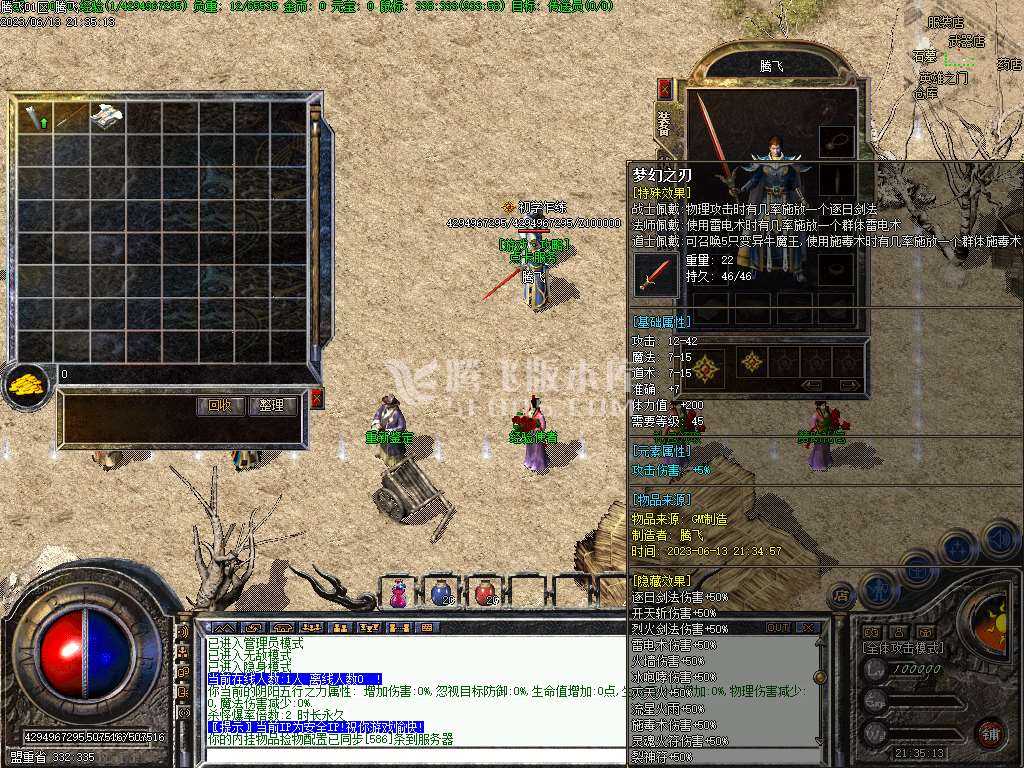Use the red health potion in the belt
This screenshot has width=1024, height=768.
[485, 593]
